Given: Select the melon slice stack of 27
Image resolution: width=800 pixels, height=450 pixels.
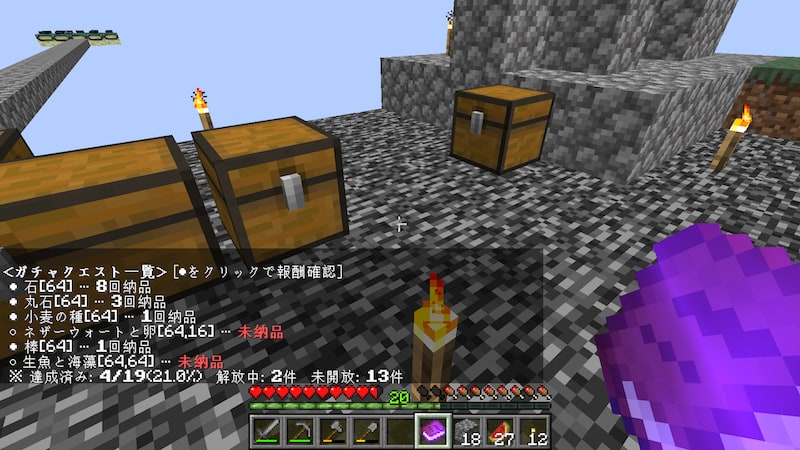Looking at the screenshot, I should coord(499,431).
